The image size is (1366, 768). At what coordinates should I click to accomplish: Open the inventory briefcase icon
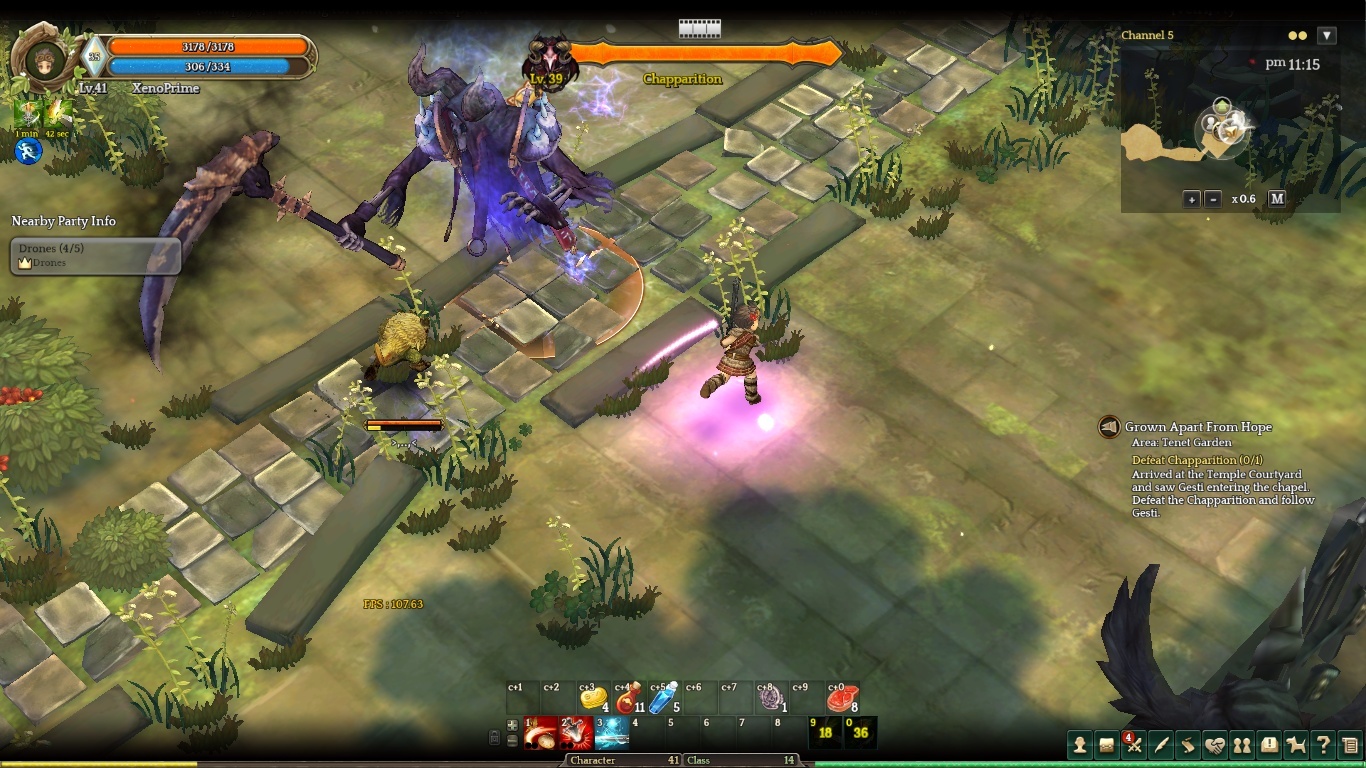click(x=1106, y=745)
